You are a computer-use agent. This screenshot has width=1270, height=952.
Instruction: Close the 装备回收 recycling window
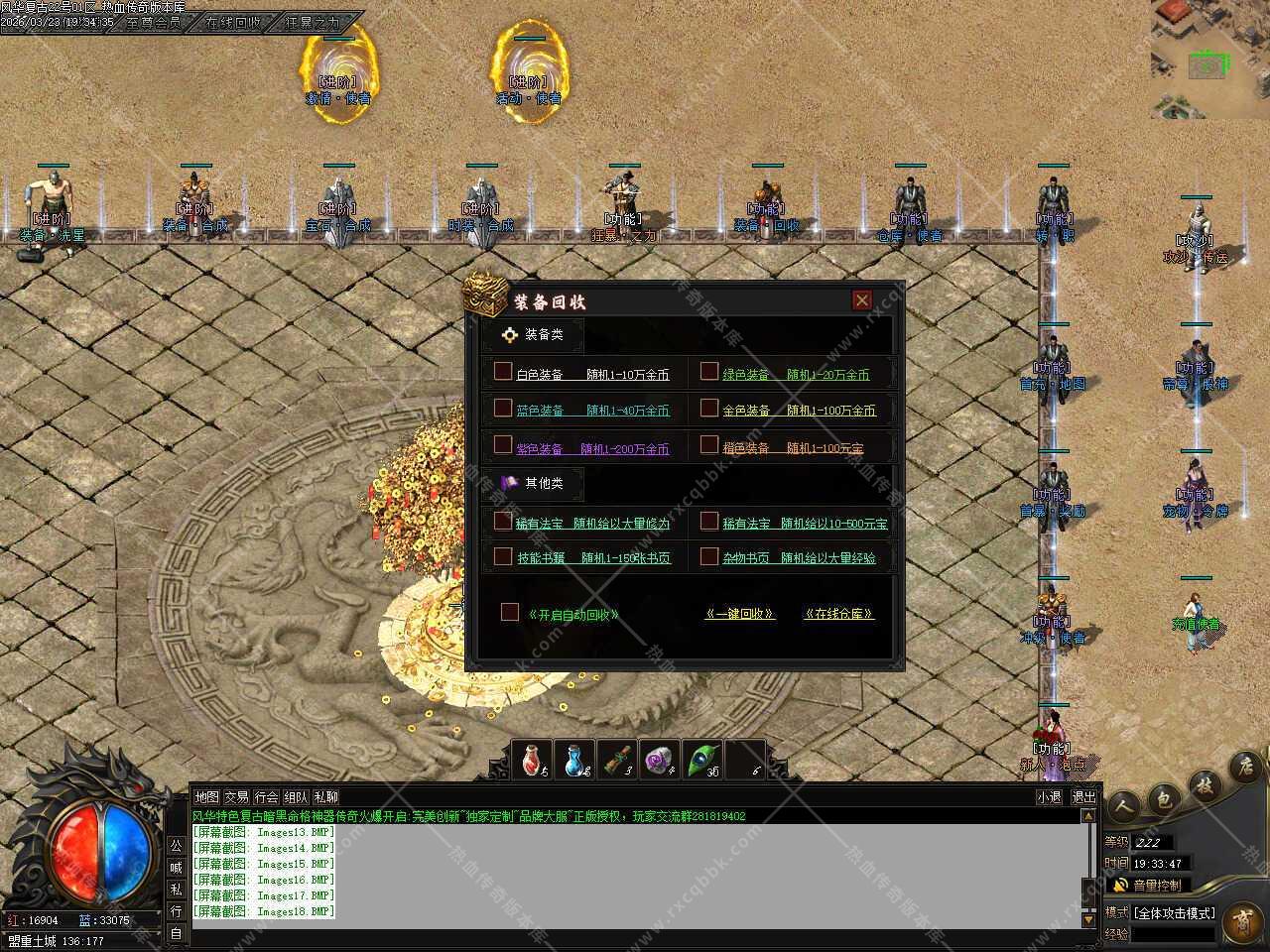861,300
